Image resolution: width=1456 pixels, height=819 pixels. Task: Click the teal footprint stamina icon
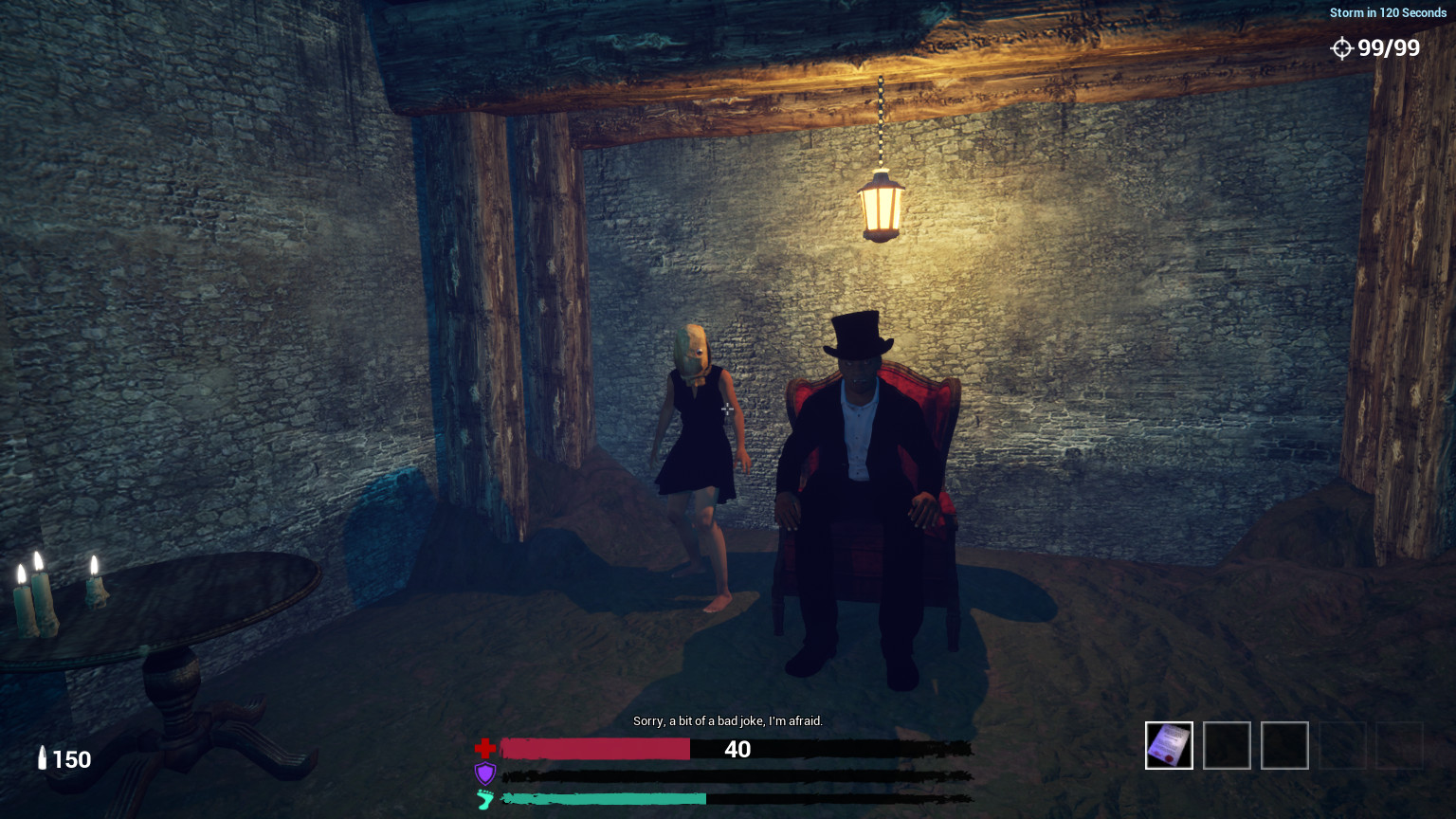coord(484,800)
